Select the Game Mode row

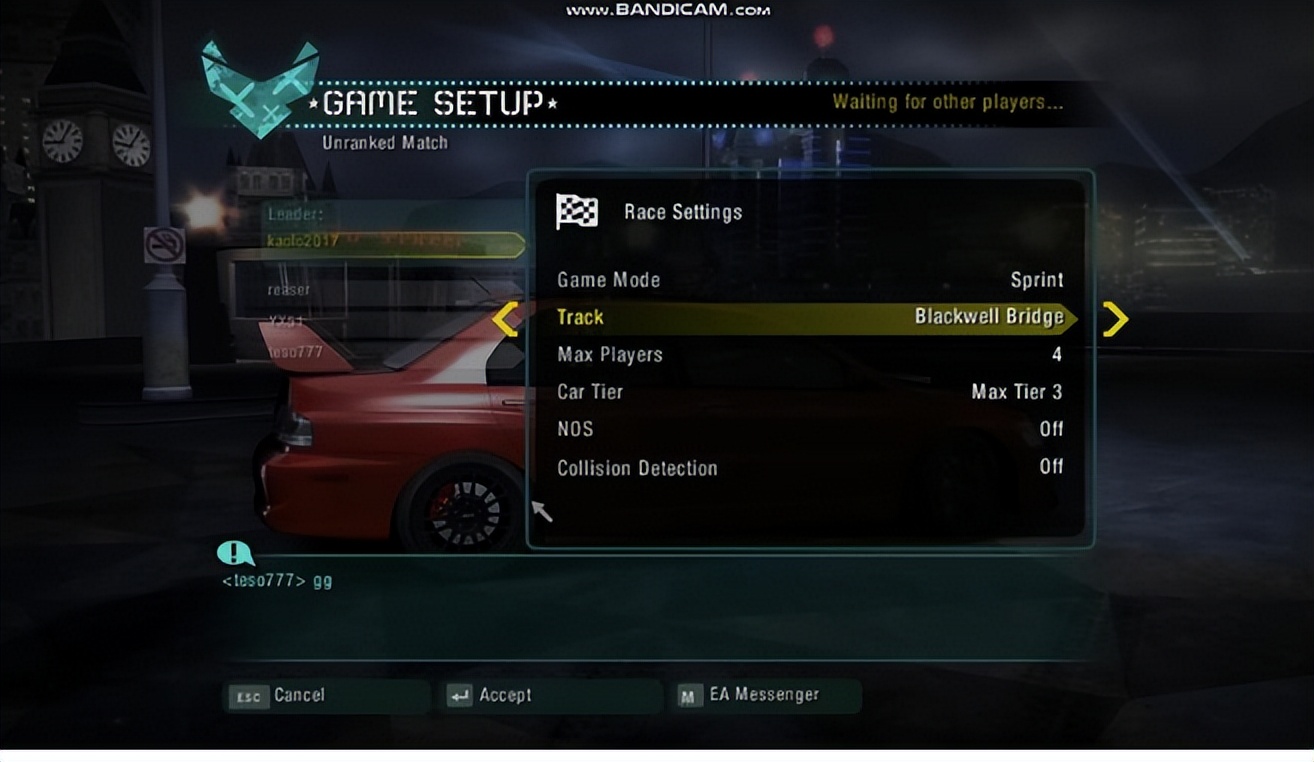coord(809,280)
